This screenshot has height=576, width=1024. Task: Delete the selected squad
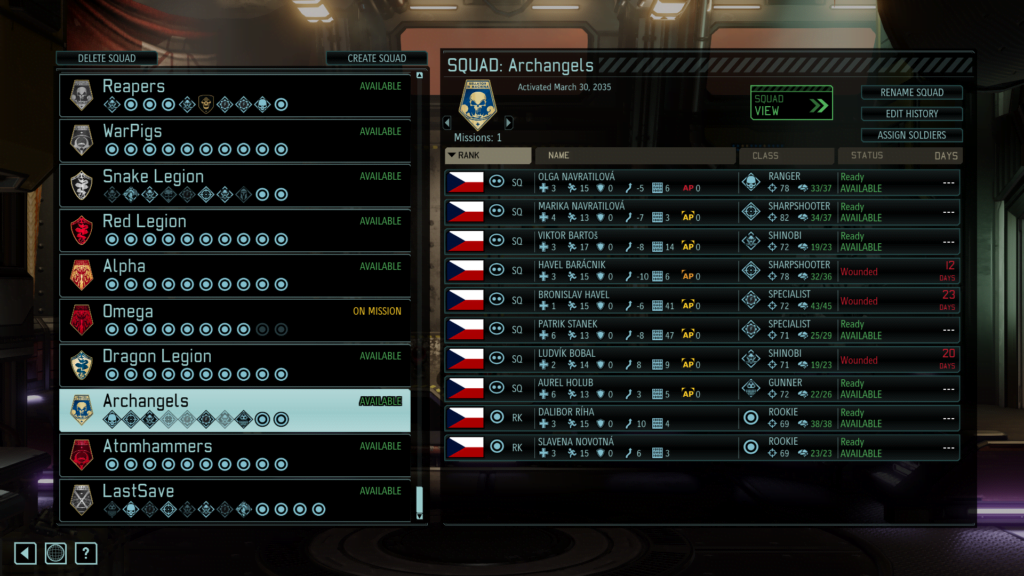[x=107, y=59]
